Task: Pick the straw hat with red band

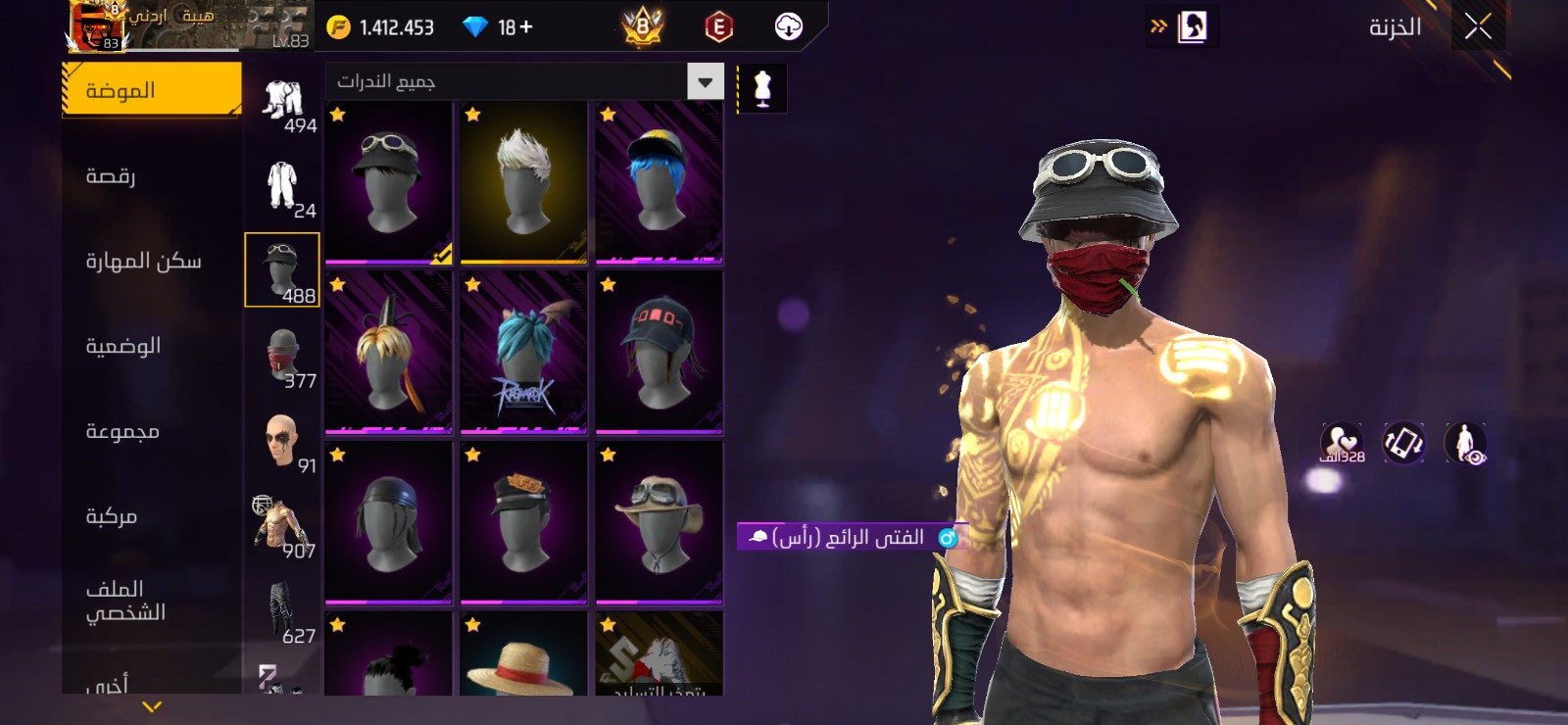Action: [523, 658]
